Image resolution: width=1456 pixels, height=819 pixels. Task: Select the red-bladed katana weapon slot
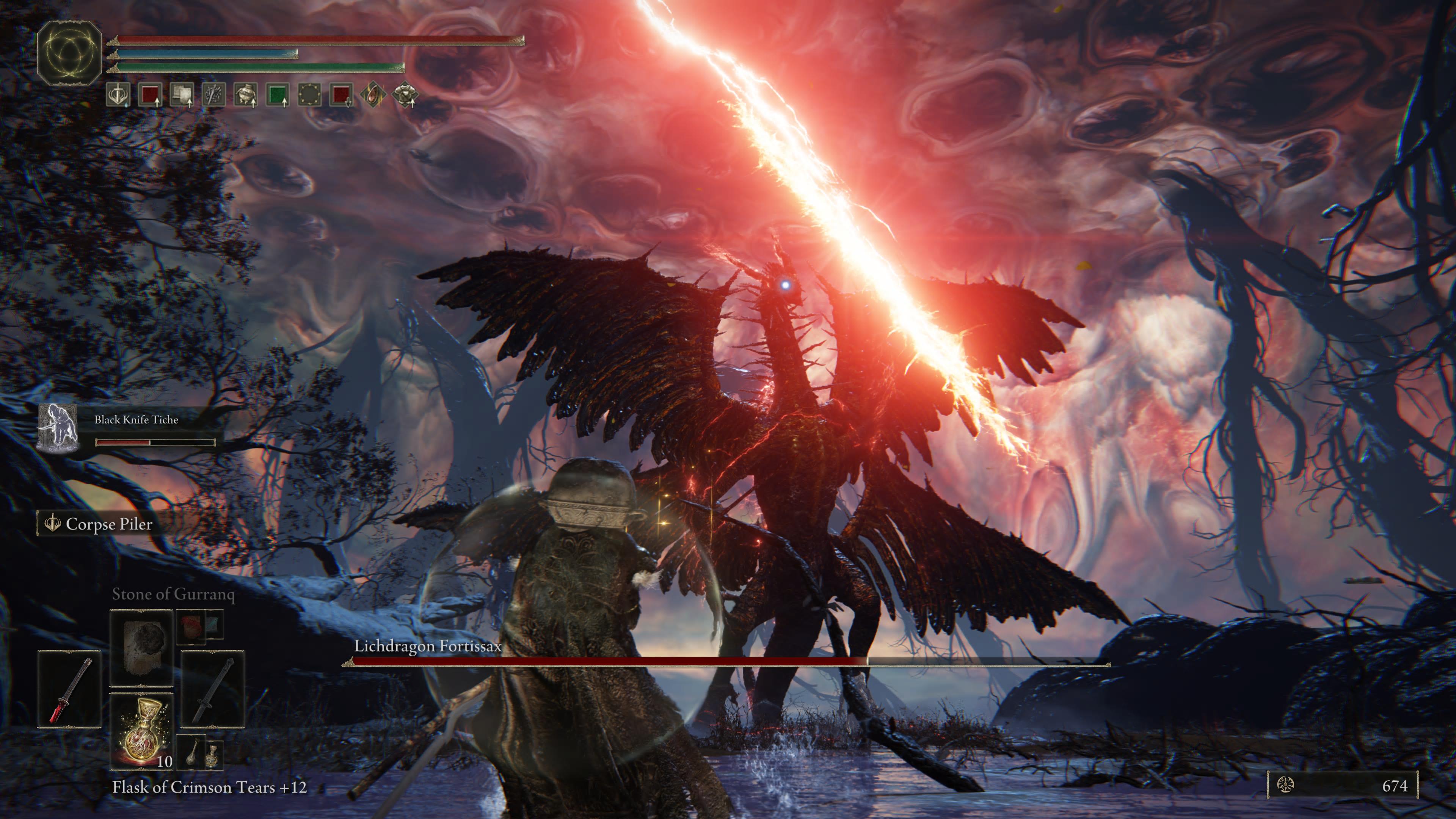tap(69, 689)
